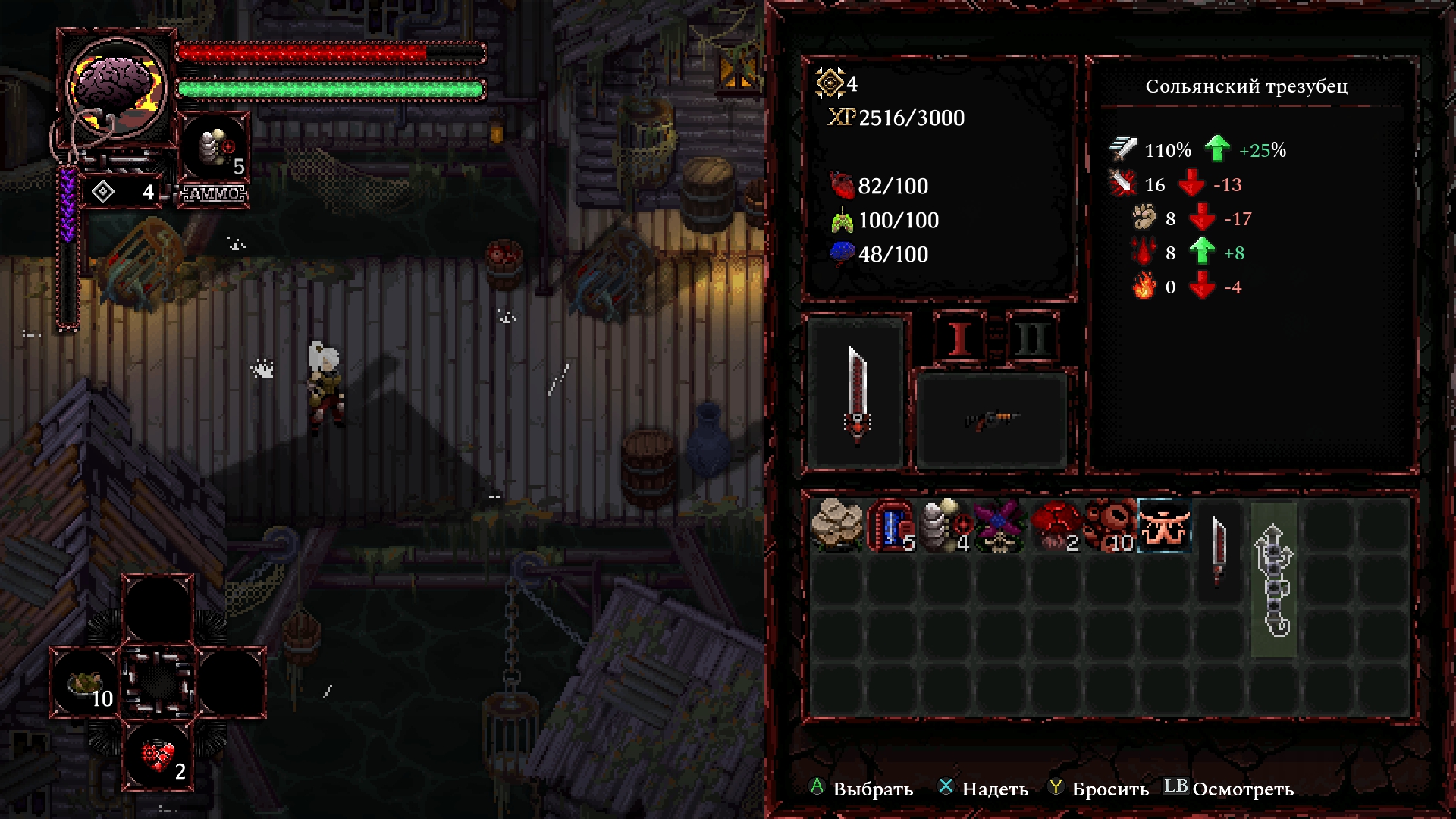The image size is (1456, 819).
Task: Select the highlighted pink rune item
Action: point(1164,525)
